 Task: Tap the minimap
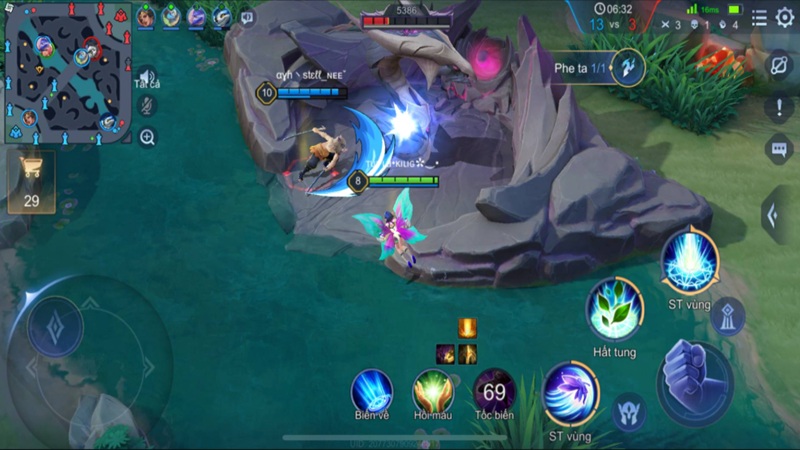[67, 68]
